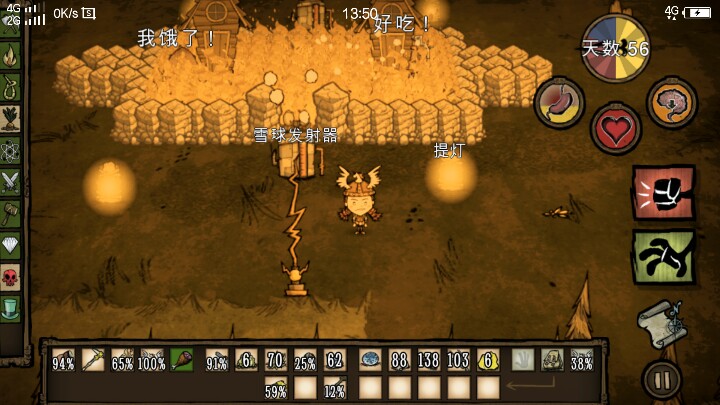The image size is (720, 405).
Task: Select the inventory stack showing 62
Action: pos(335,360)
